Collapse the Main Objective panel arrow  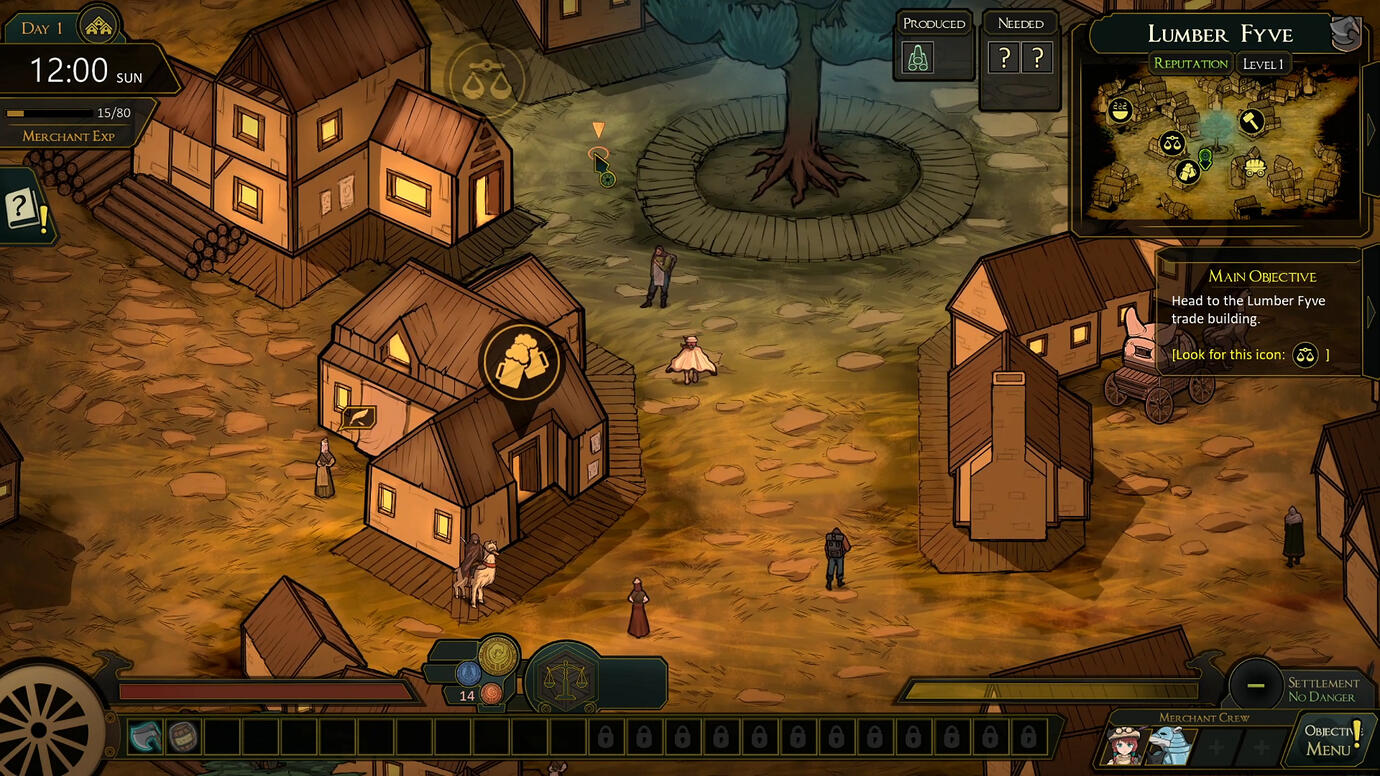click(x=1370, y=312)
